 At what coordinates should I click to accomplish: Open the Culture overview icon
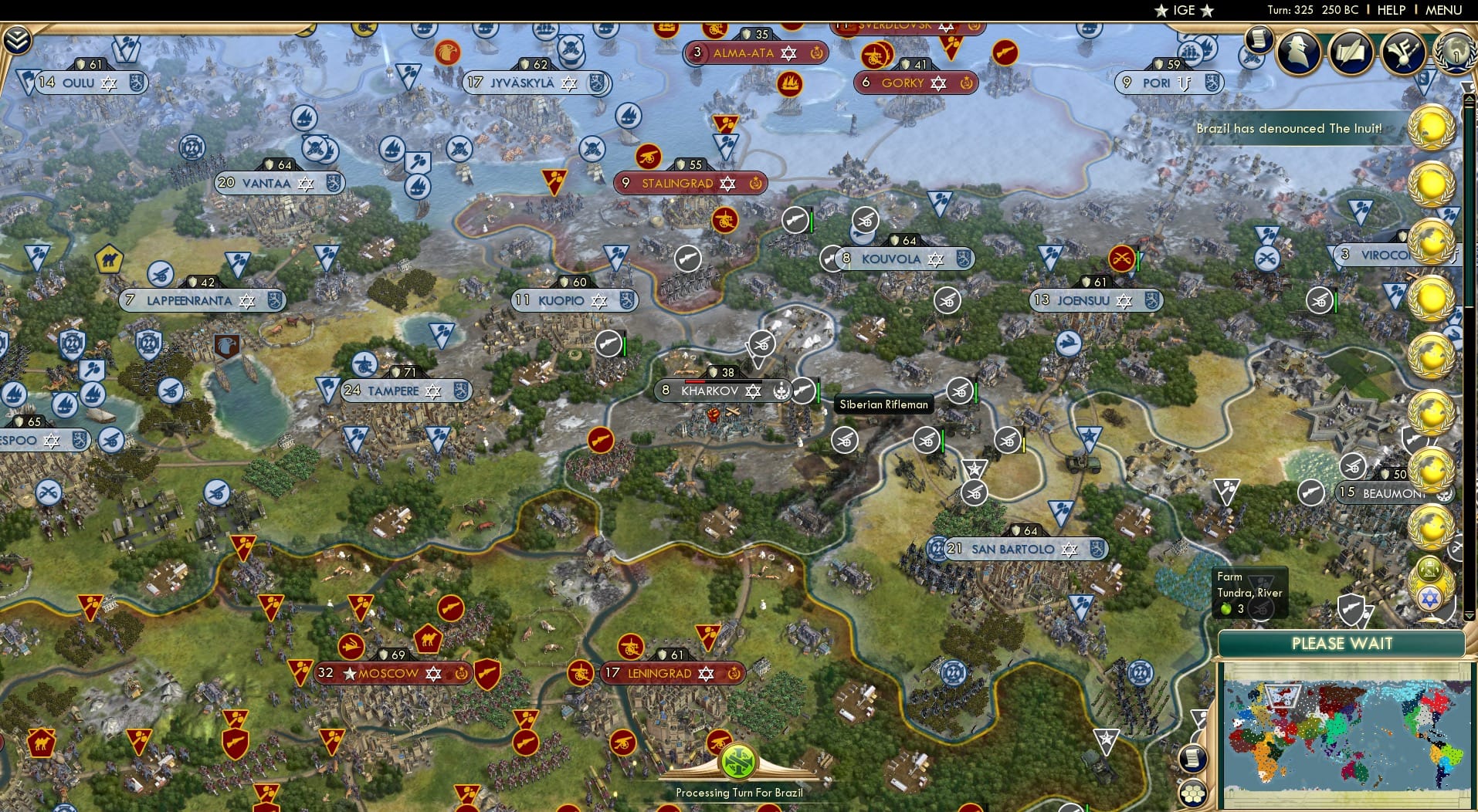click(x=1402, y=52)
